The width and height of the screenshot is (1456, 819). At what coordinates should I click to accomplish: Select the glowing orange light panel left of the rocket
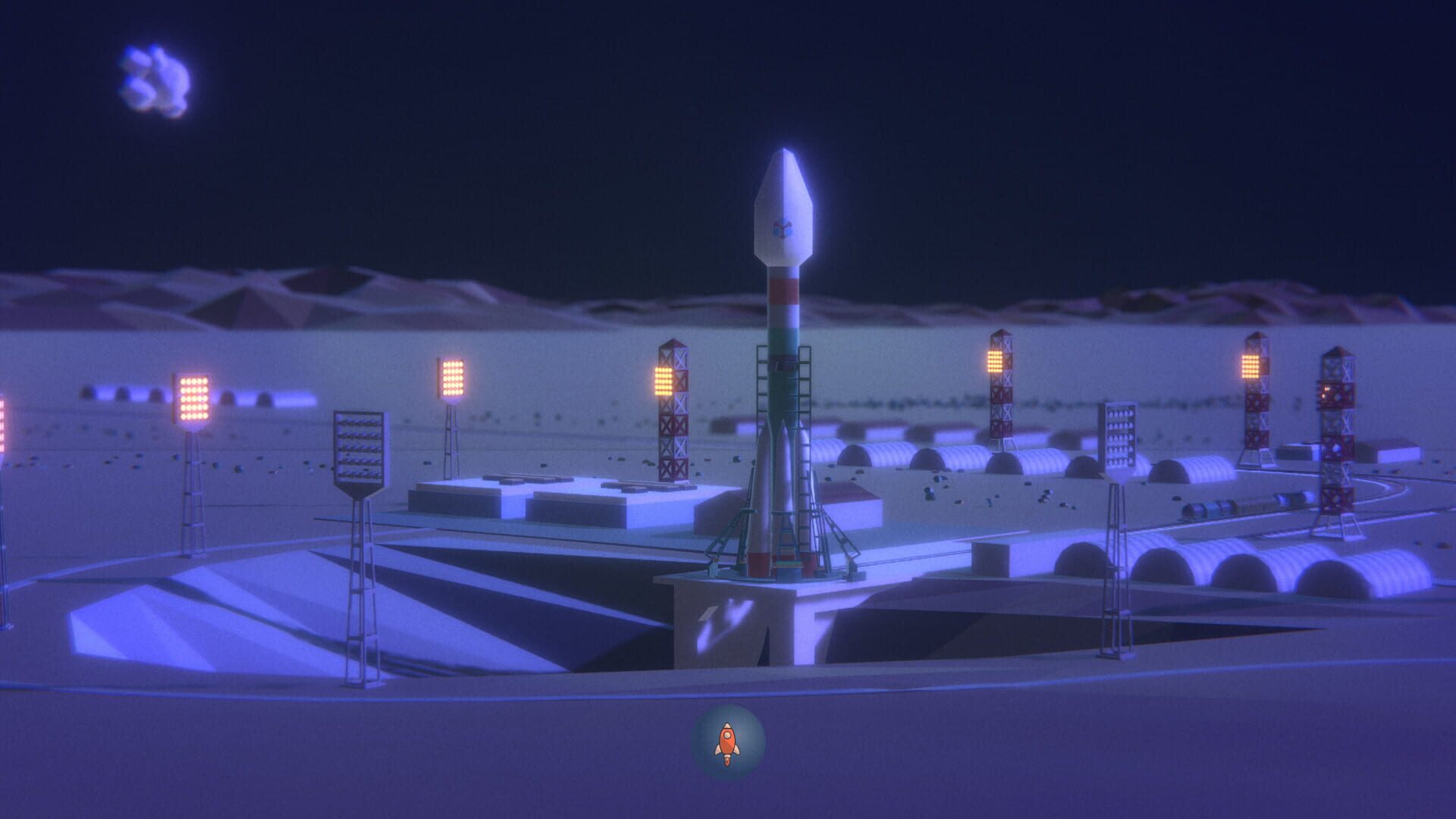(452, 375)
